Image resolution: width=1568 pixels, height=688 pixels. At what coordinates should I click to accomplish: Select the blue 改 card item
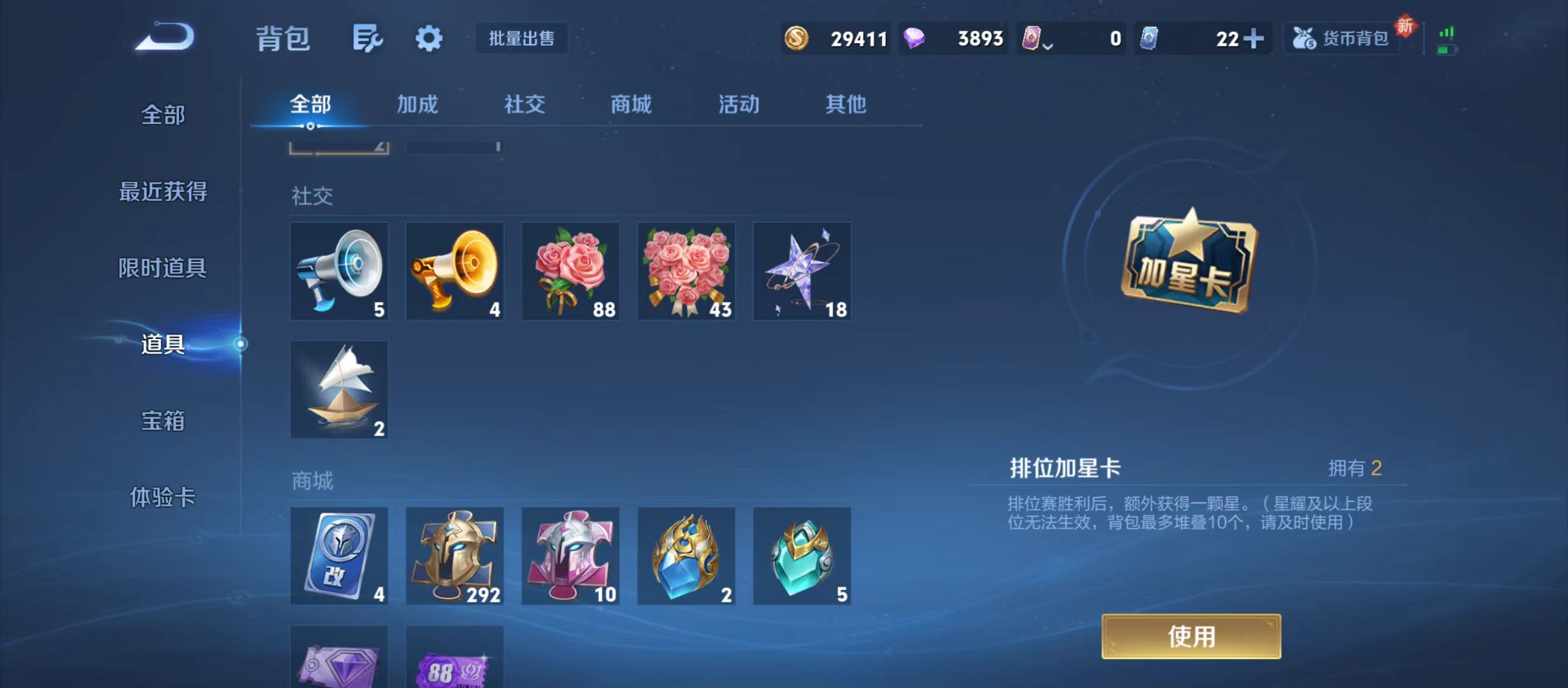338,557
